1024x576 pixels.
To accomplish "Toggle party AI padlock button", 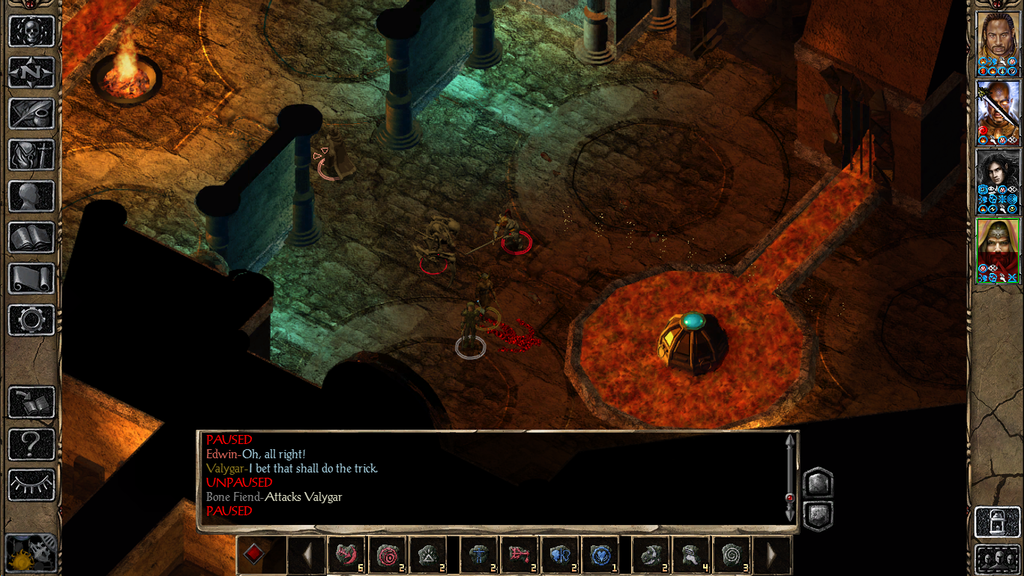I will [x=997, y=522].
